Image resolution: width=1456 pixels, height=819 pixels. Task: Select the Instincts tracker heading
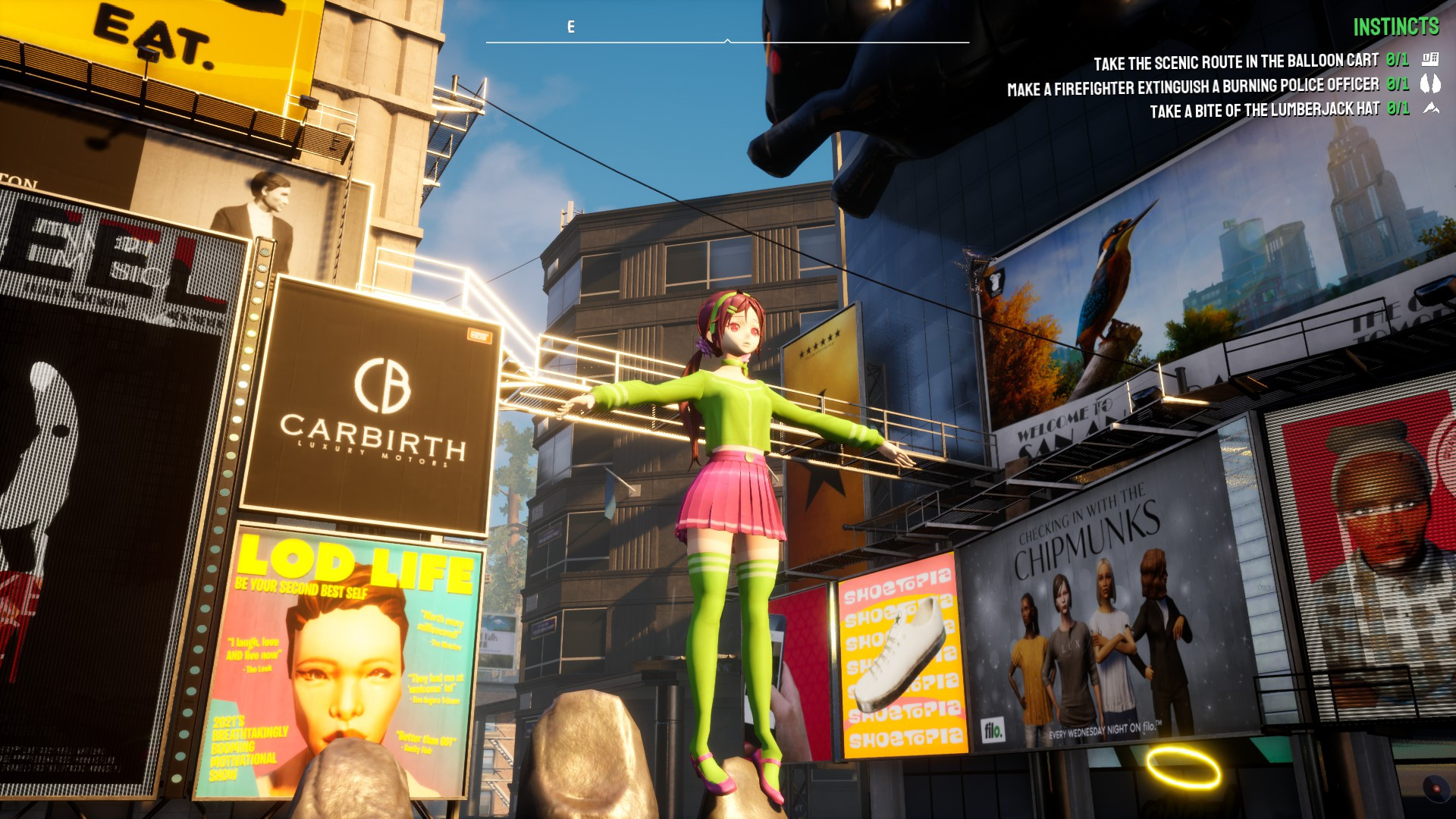point(1395,27)
